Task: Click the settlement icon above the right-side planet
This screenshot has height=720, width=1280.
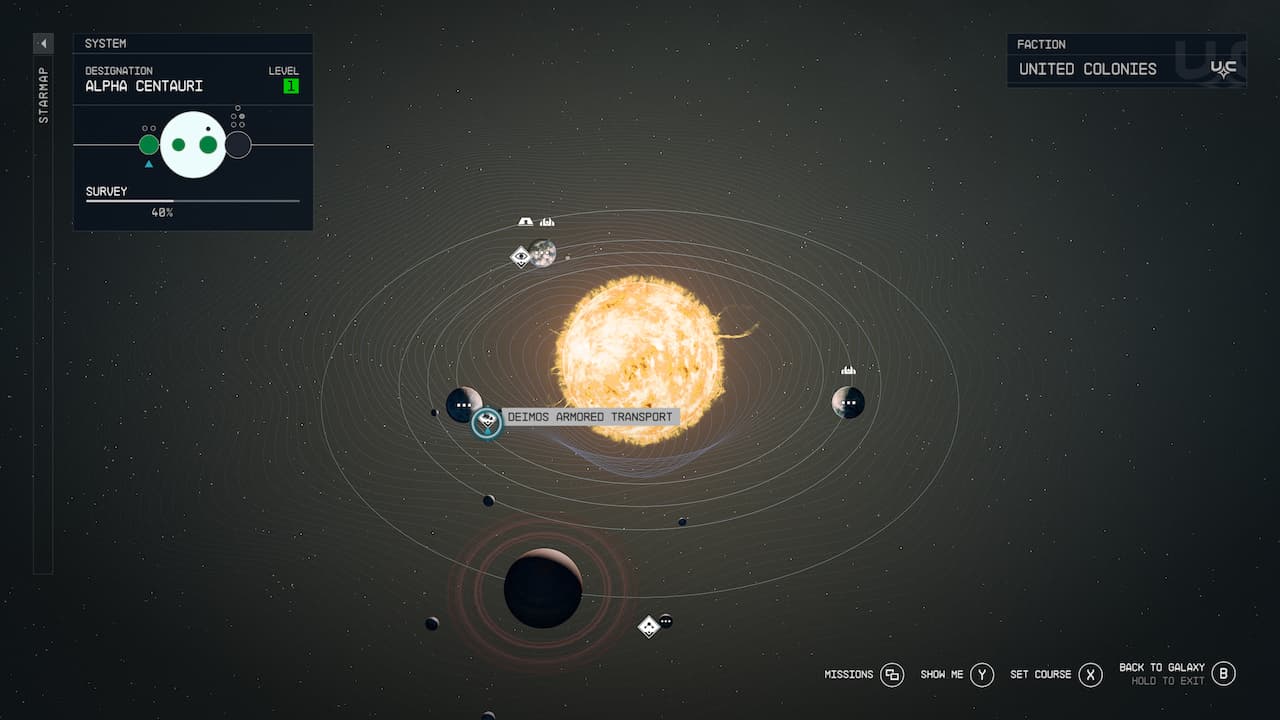Action: click(x=848, y=368)
